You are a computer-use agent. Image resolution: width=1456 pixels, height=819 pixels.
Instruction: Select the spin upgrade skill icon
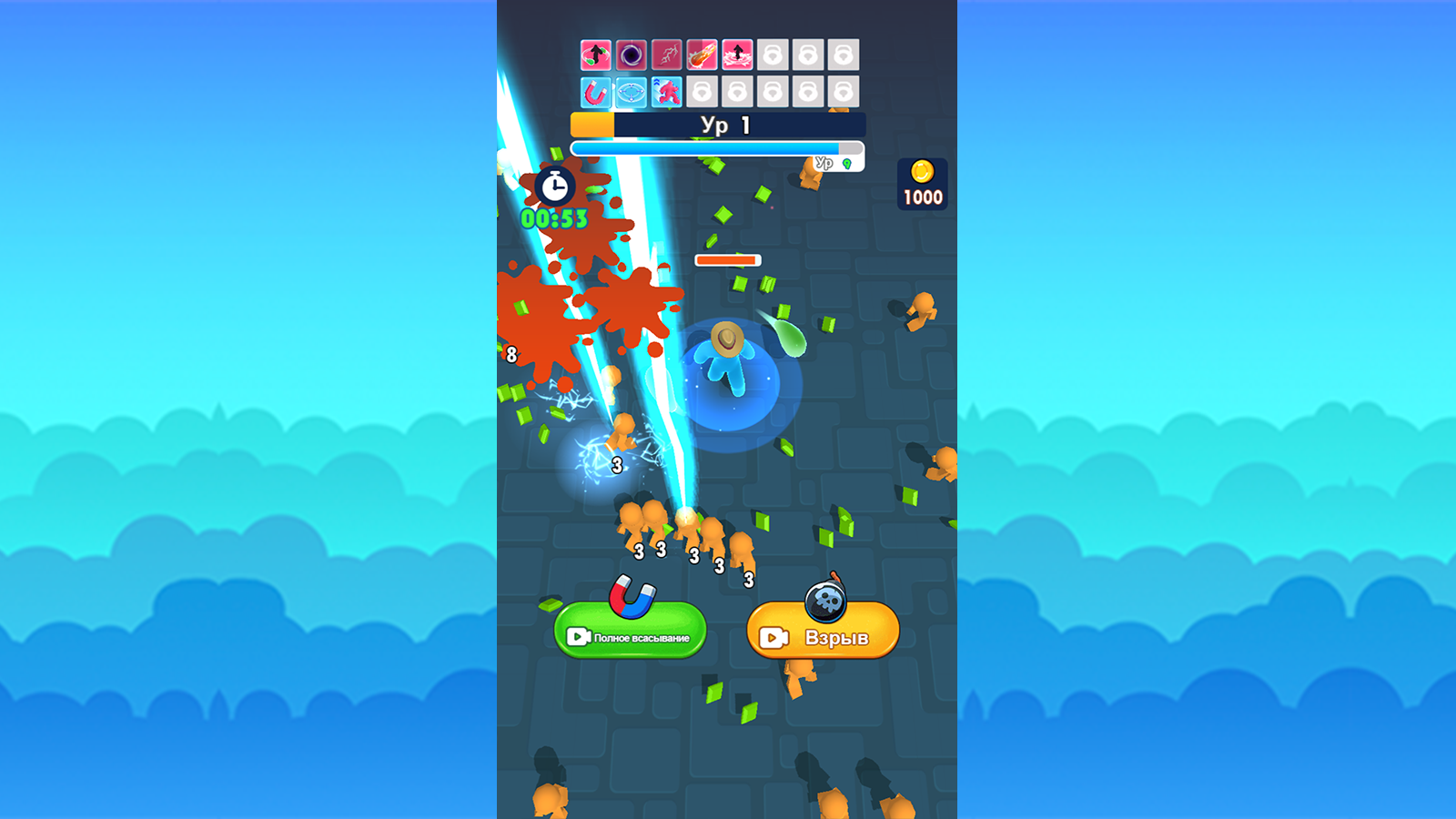596,55
